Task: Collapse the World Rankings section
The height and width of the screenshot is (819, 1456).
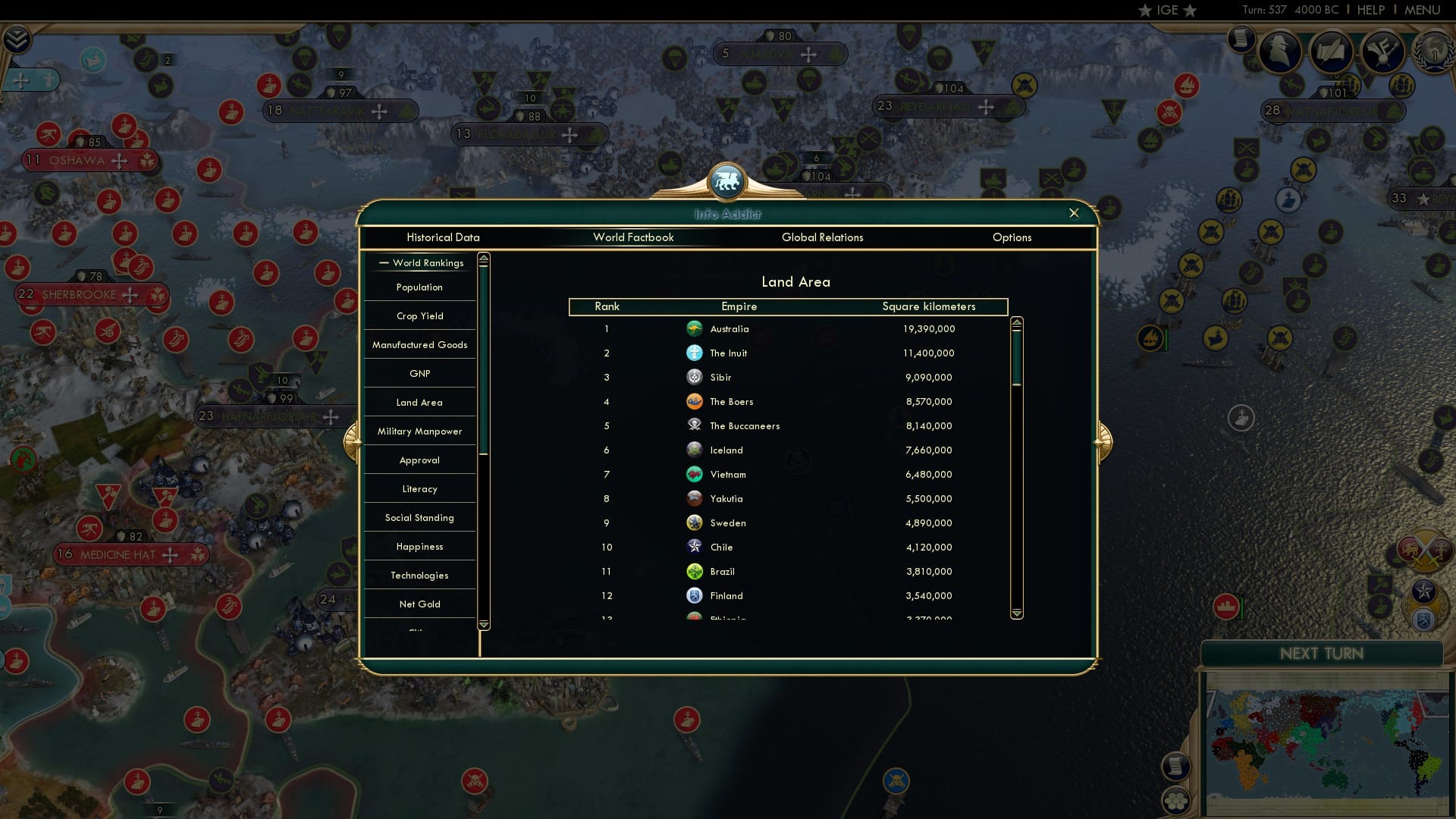Action: (x=383, y=262)
